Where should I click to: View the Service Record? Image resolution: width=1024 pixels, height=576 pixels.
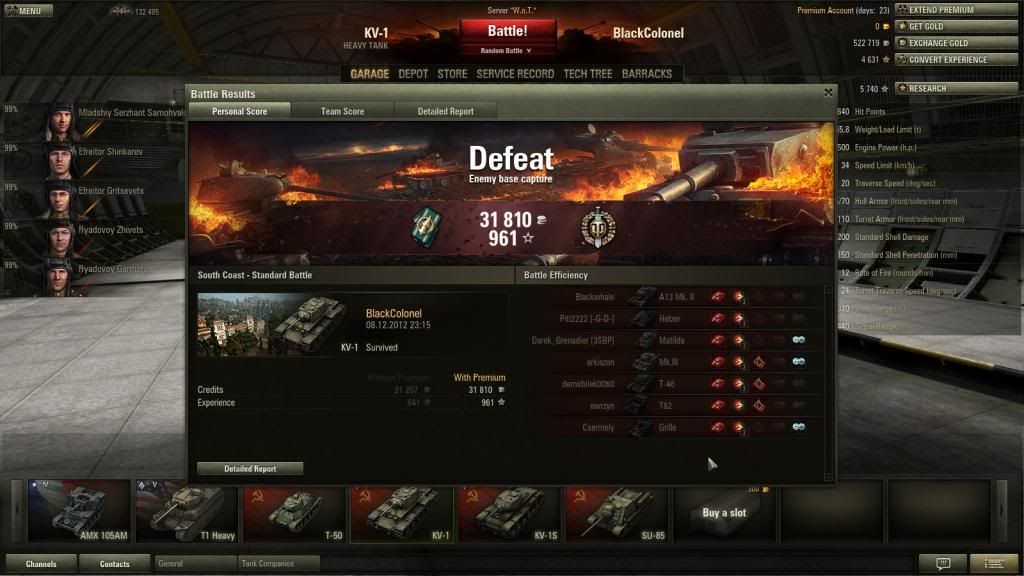515,74
